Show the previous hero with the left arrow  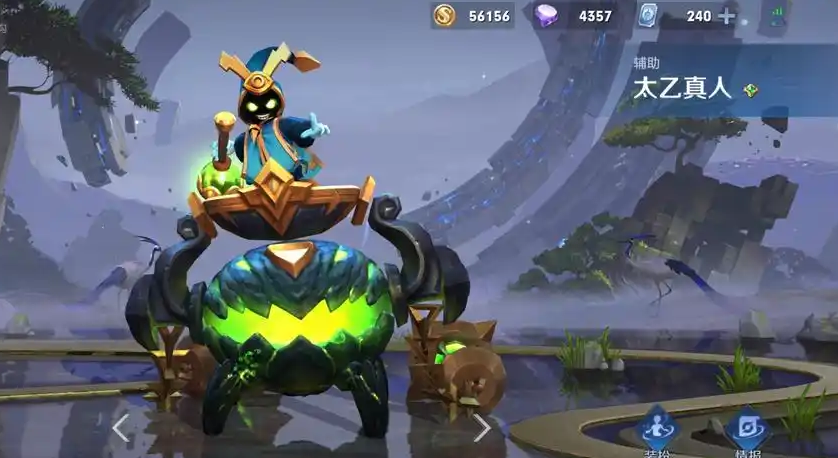[121, 428]
